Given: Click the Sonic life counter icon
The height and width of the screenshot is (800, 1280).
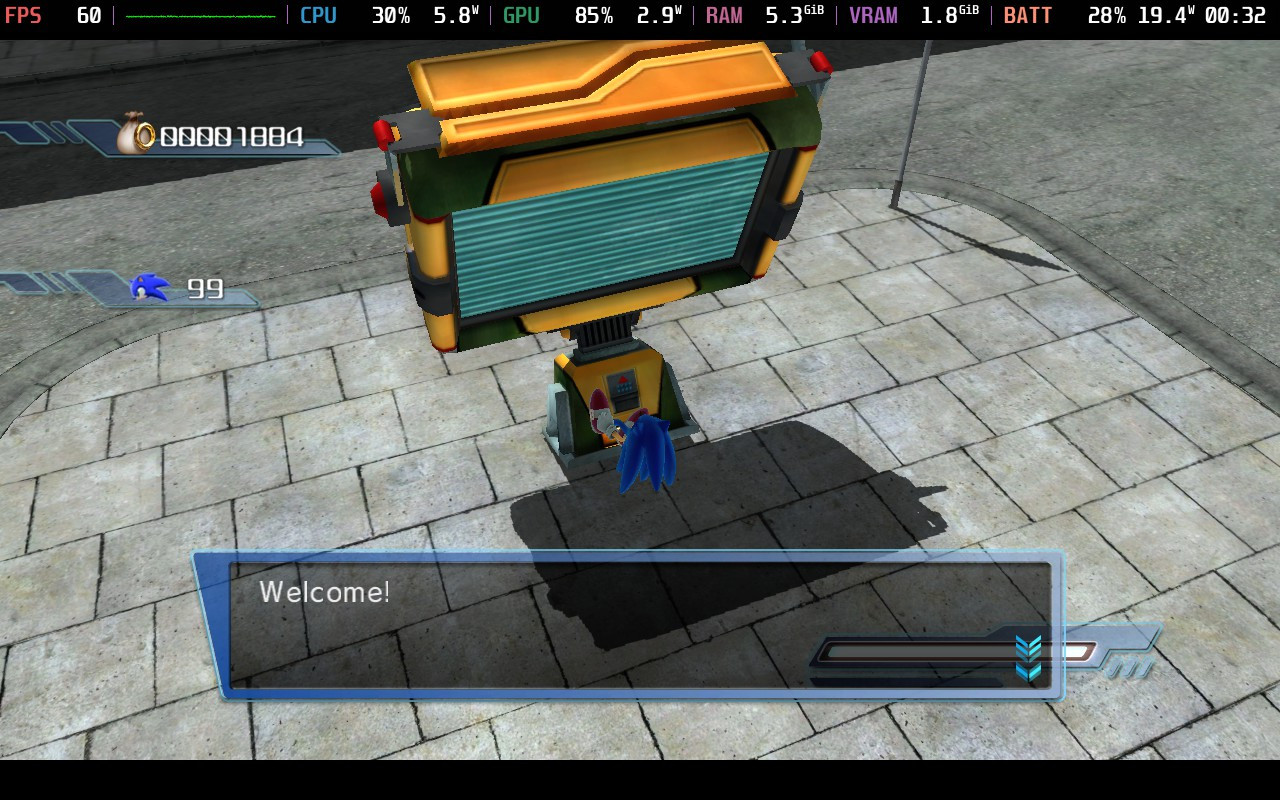Looking at the screenshot, I should [x=148, y=287].
